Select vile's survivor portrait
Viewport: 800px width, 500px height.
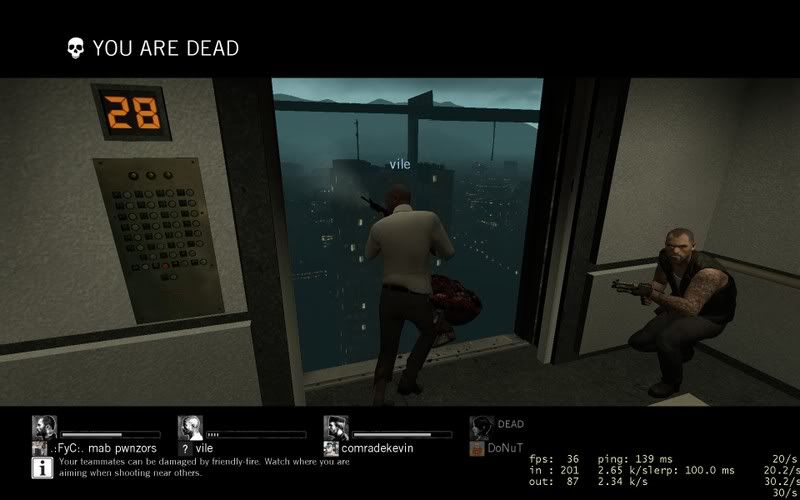pyautogui.click(x=190, y=428)
